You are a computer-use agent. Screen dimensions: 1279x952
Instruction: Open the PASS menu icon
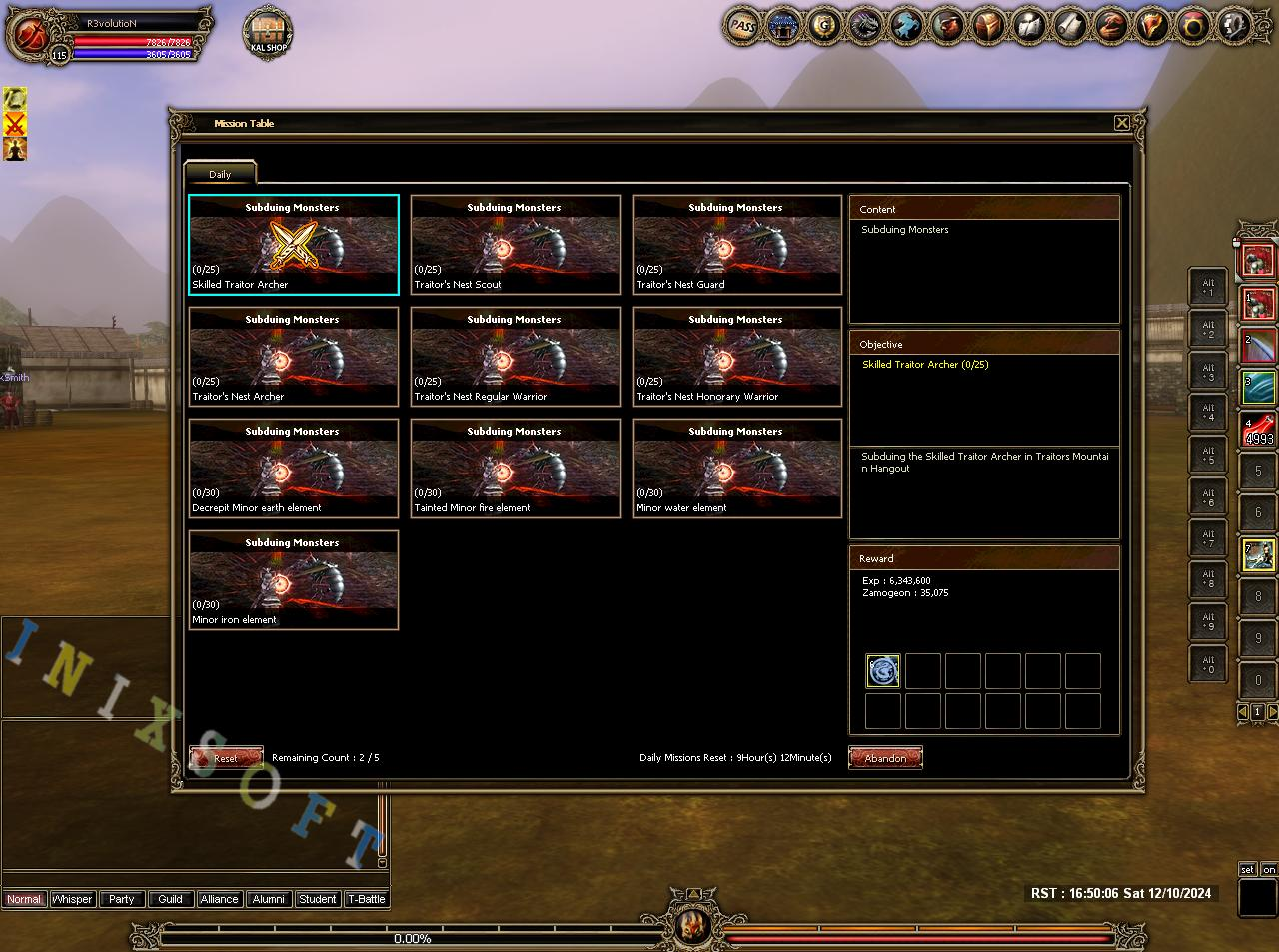tap(742, 26)
